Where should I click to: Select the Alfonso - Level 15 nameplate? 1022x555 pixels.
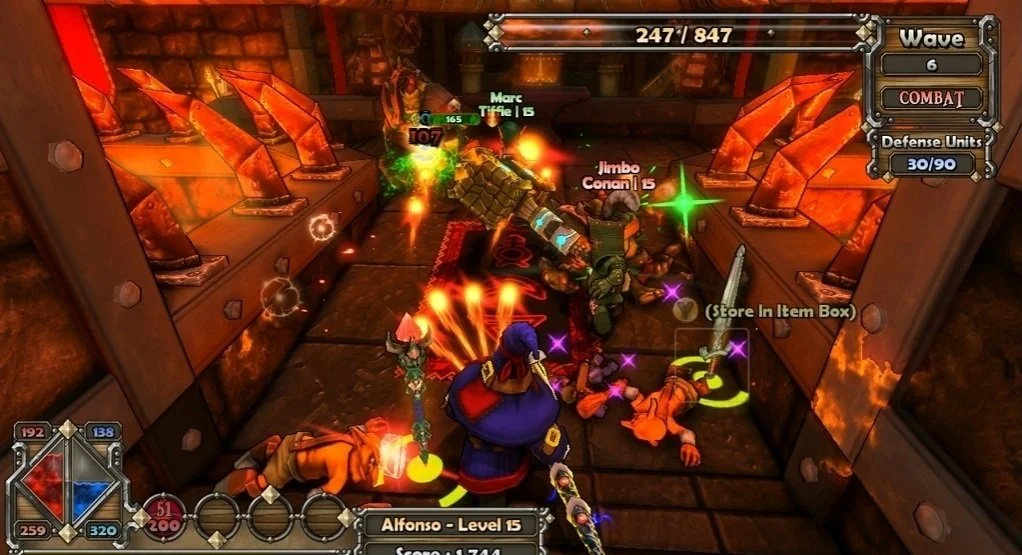(x=452, y=523)
